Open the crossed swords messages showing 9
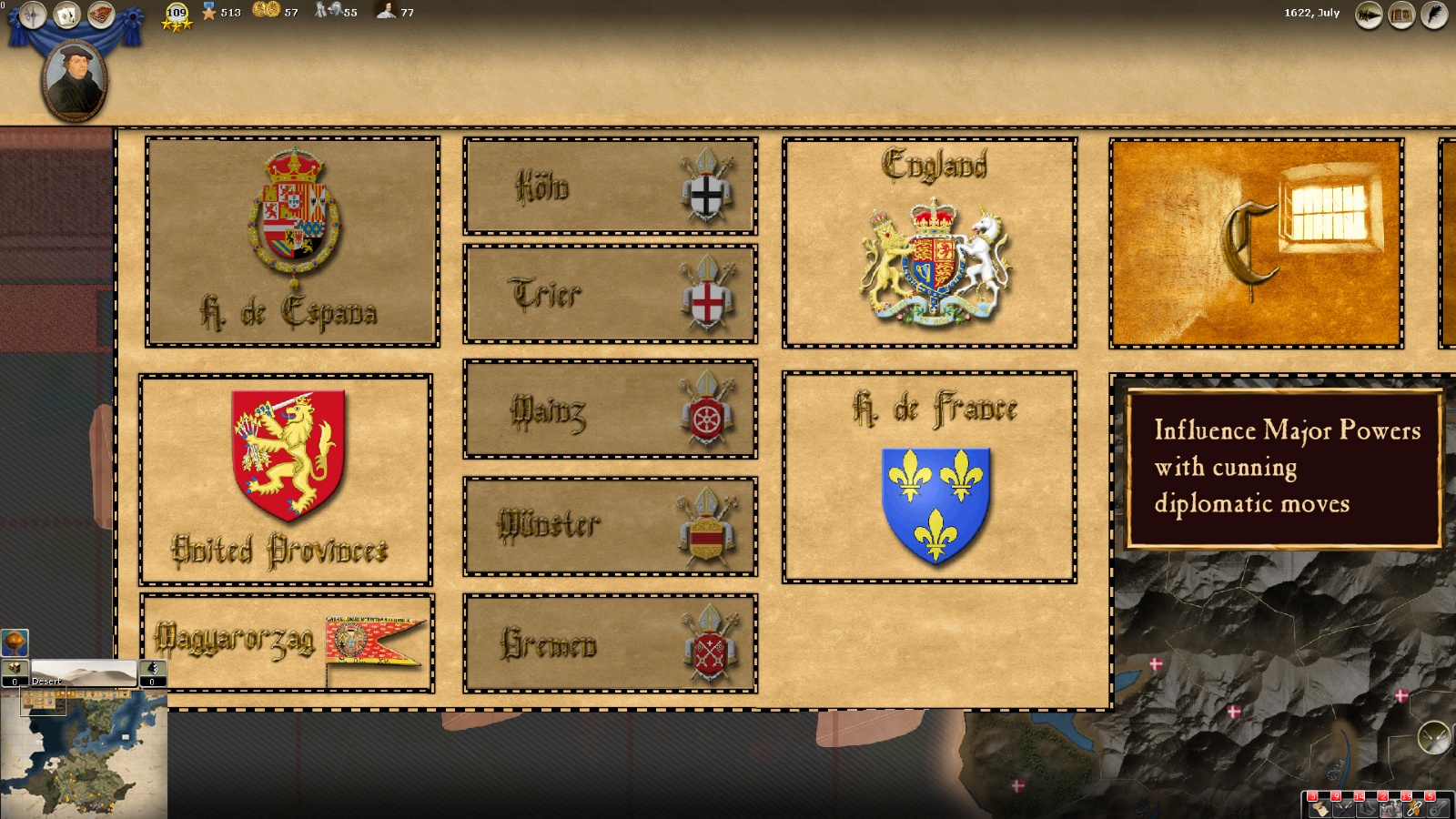Viewport: 1456px width, 819px height. [1344, 808]
